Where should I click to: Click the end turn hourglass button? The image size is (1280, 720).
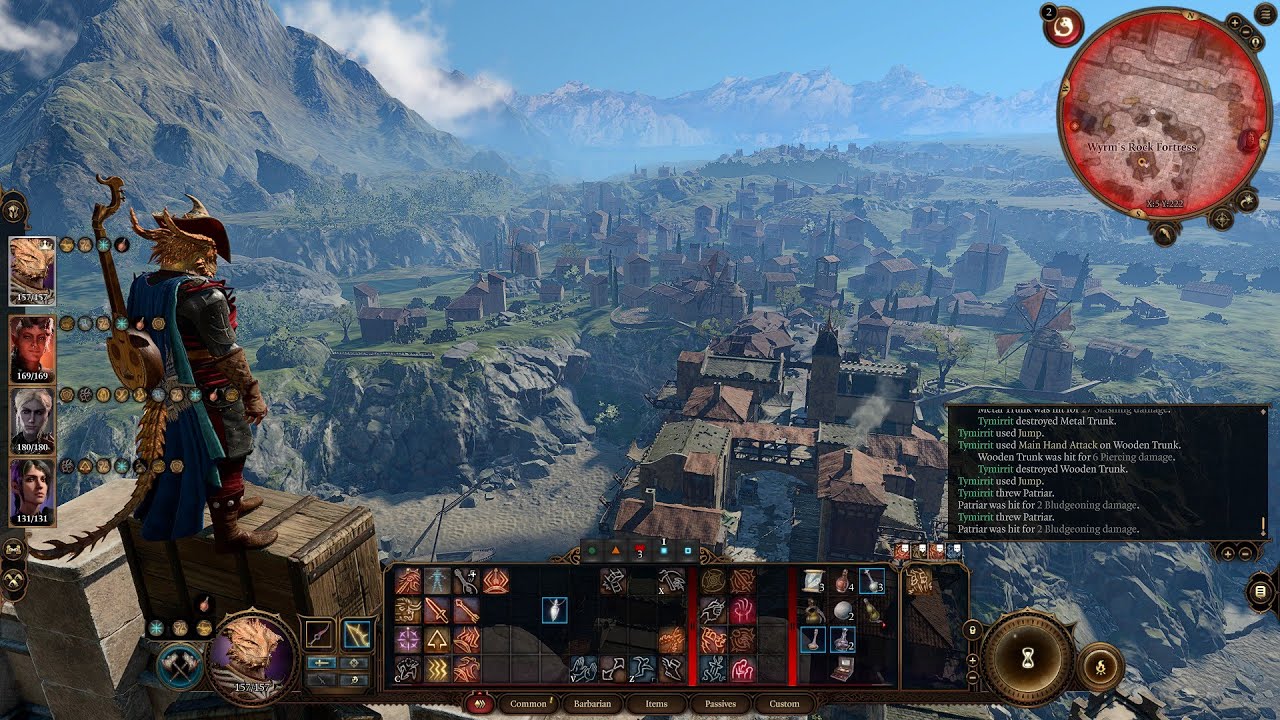pos(1026,658)
